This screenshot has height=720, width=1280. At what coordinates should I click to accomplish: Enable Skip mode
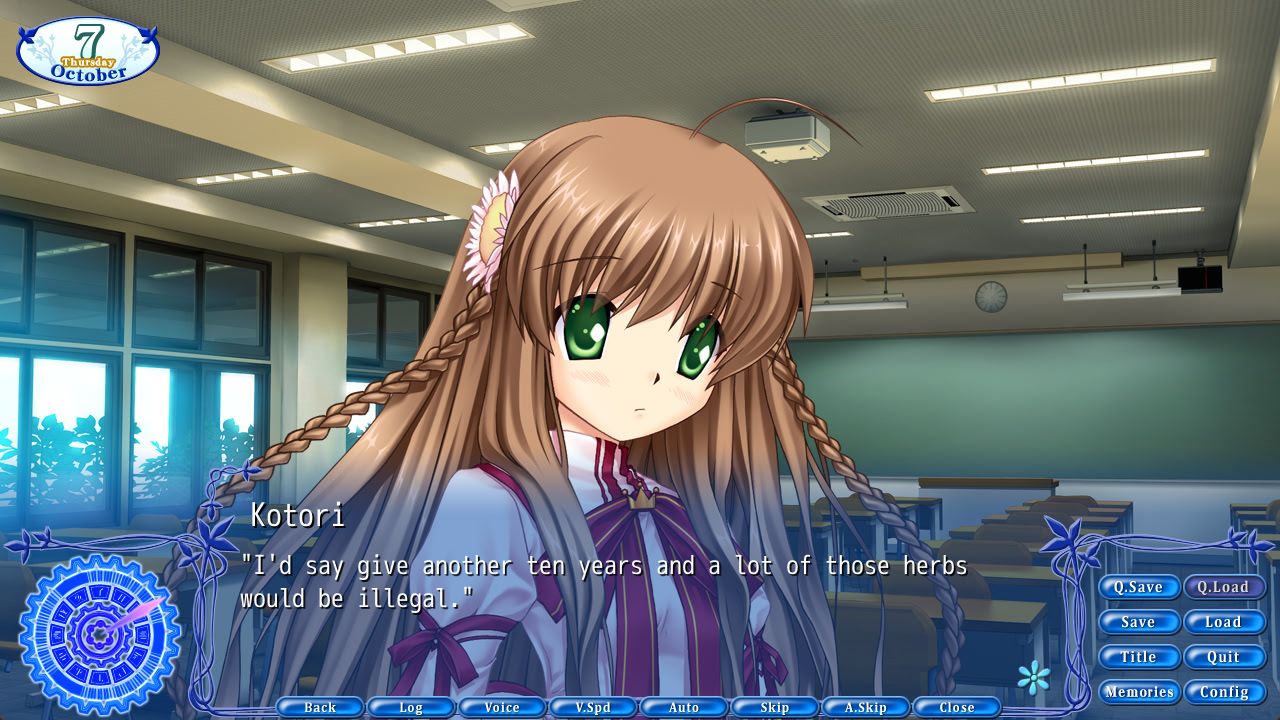[775, 707]
